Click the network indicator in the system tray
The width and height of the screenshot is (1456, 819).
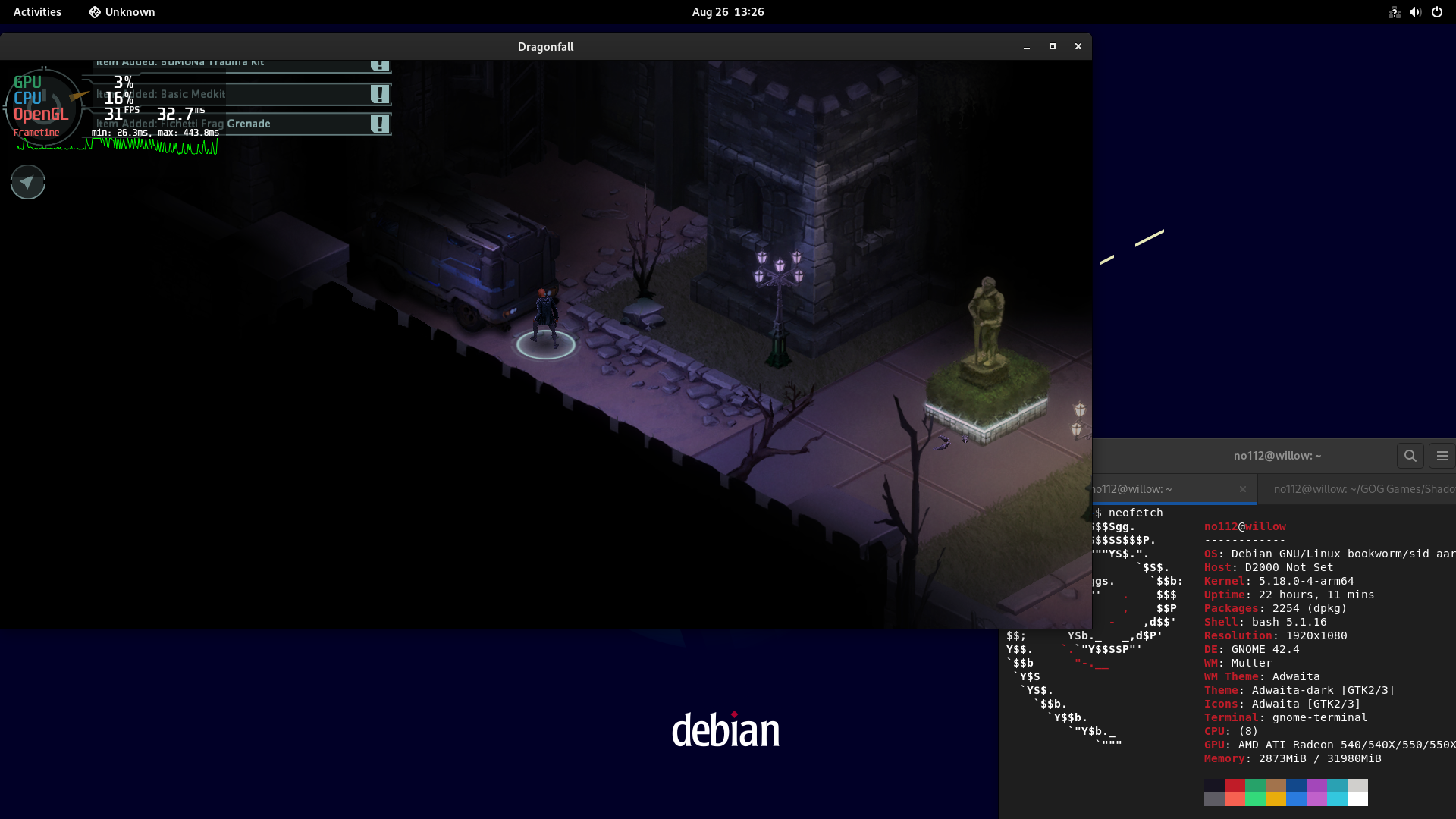(1395, 12)
